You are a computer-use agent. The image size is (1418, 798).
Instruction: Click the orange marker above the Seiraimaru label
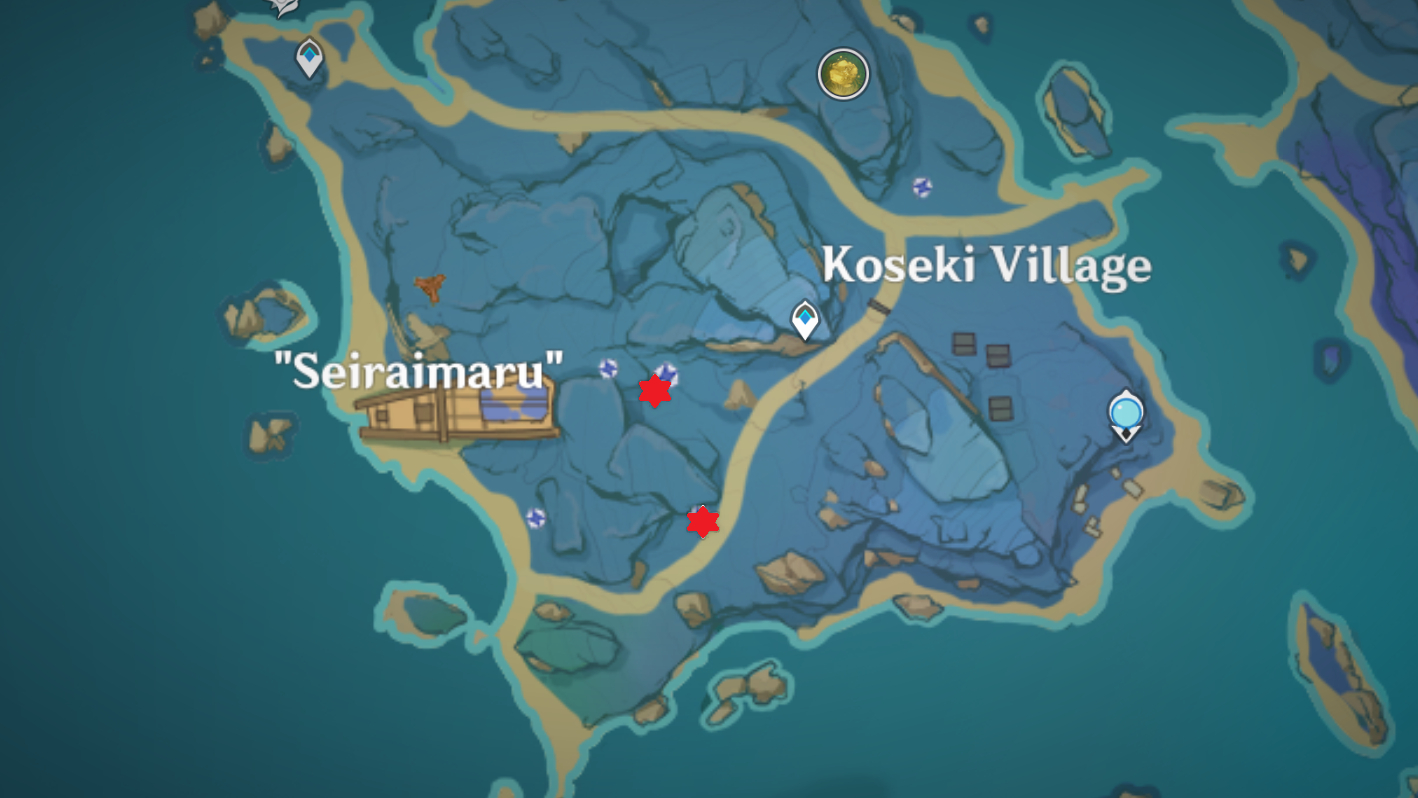coord(430,288)
